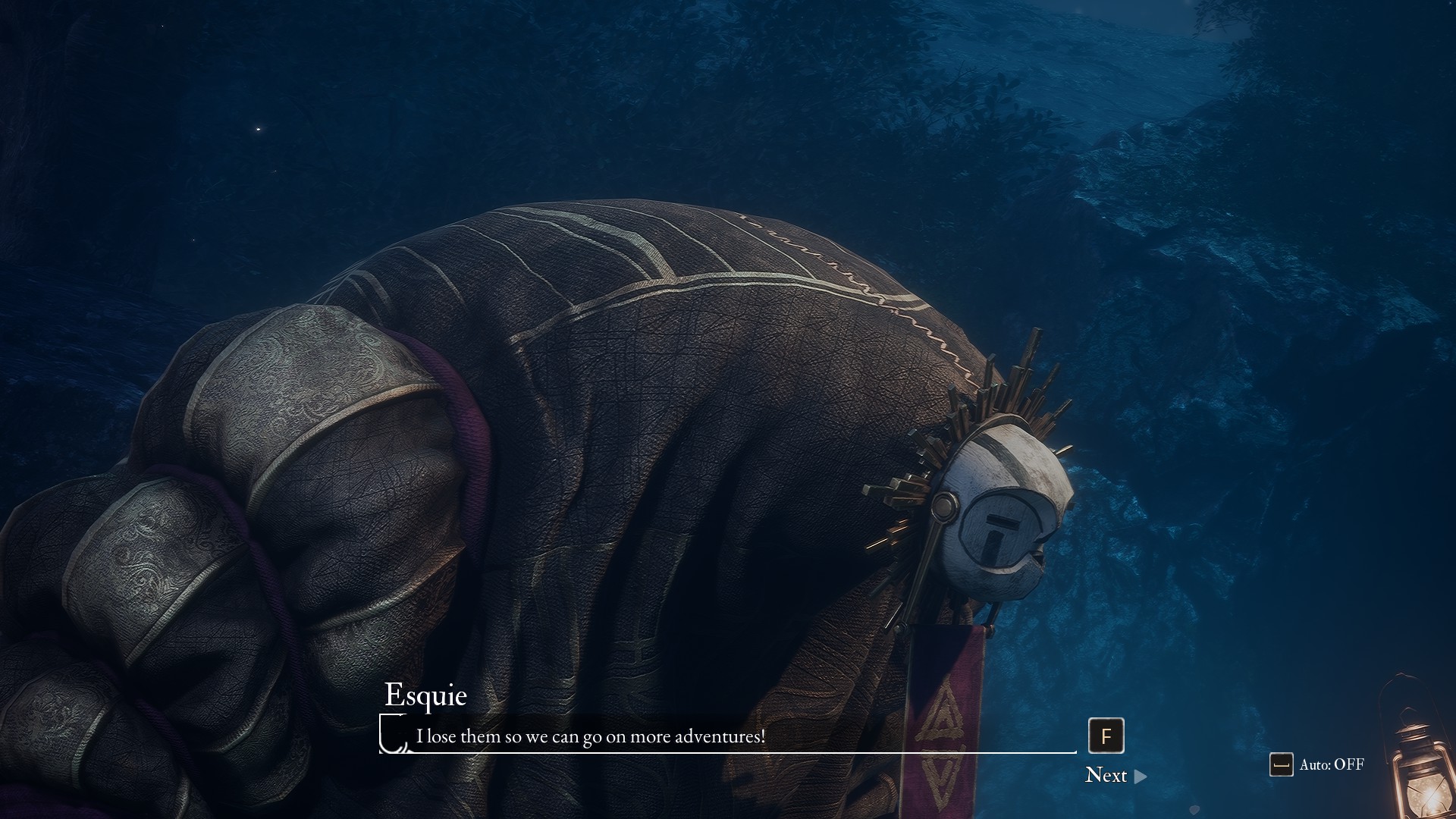Toggle the Auto dialogue setting
The width and height of the screenshot is (1456, 819).
pos(1317,764)
